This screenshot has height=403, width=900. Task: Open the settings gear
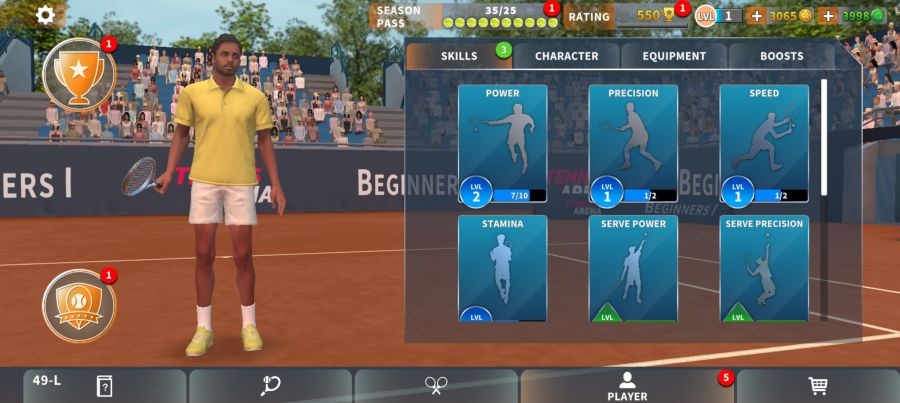pos(46,15)
